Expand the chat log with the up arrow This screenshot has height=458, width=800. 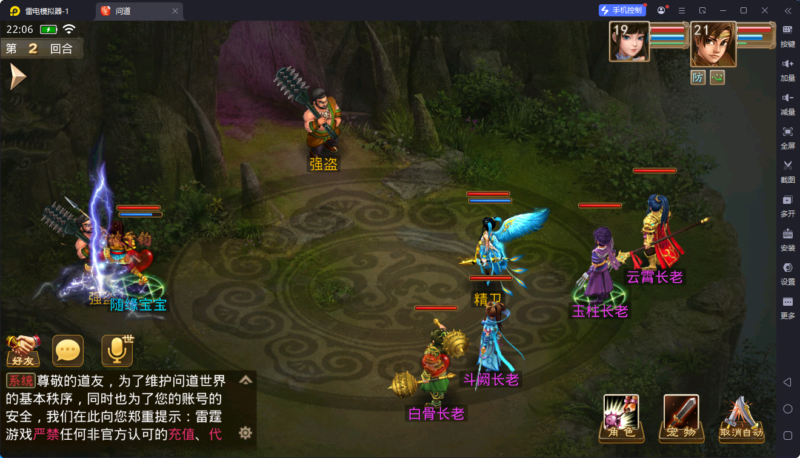(x=245, y=381)
